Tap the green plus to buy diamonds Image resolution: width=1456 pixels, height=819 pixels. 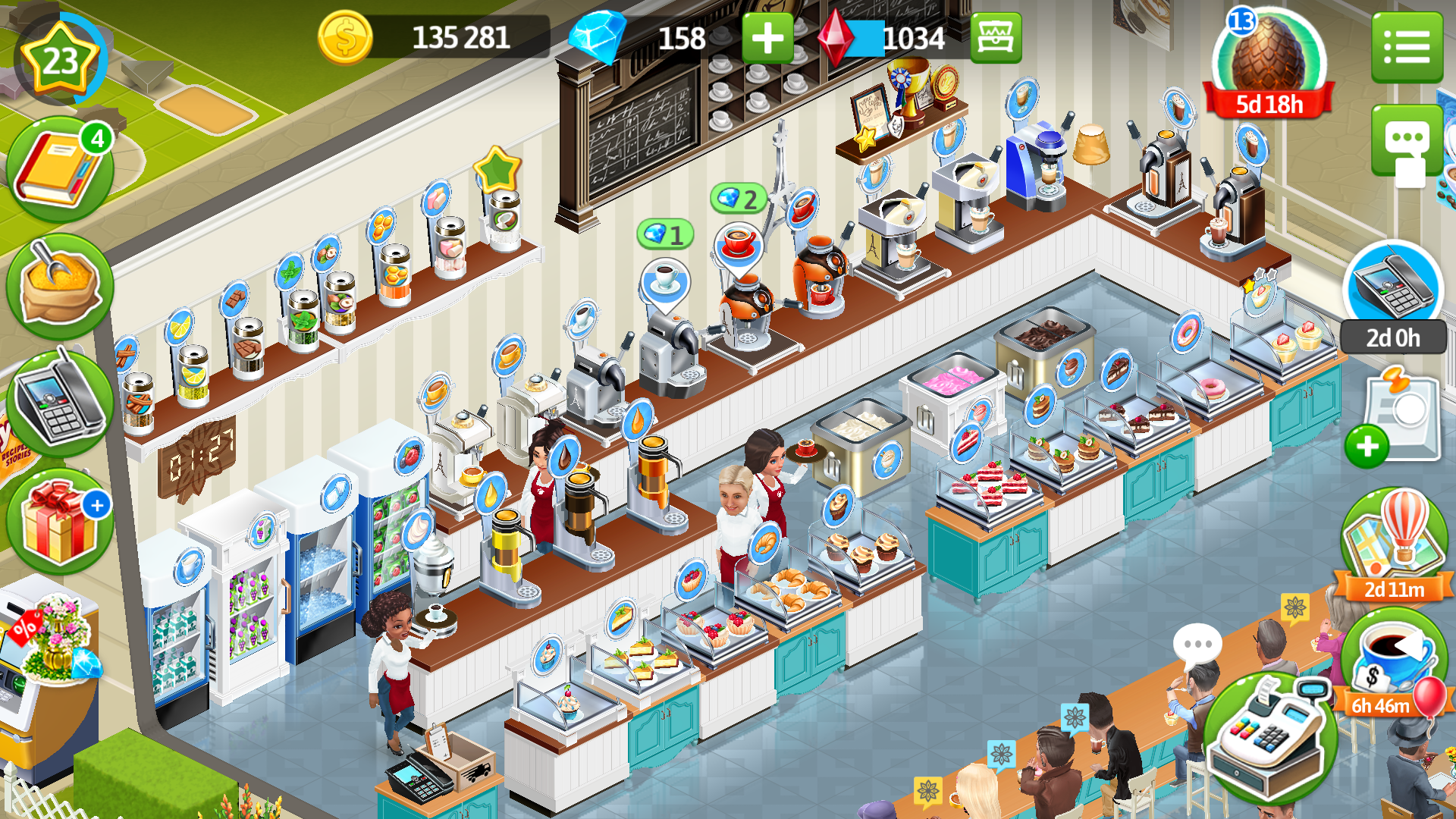click(x=767, y=38)
